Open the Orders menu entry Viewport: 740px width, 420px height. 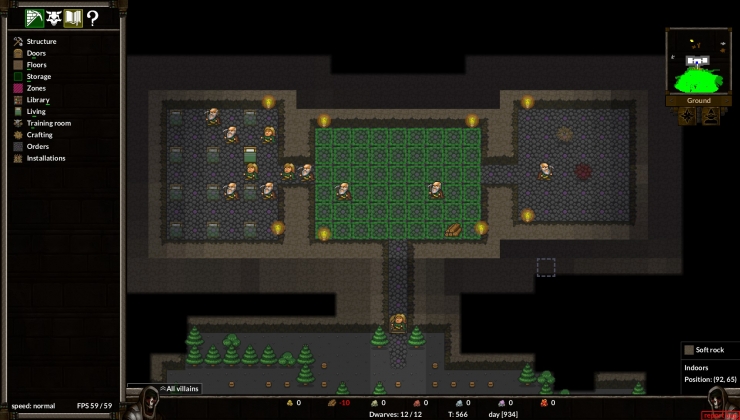(x=38, y=146)
